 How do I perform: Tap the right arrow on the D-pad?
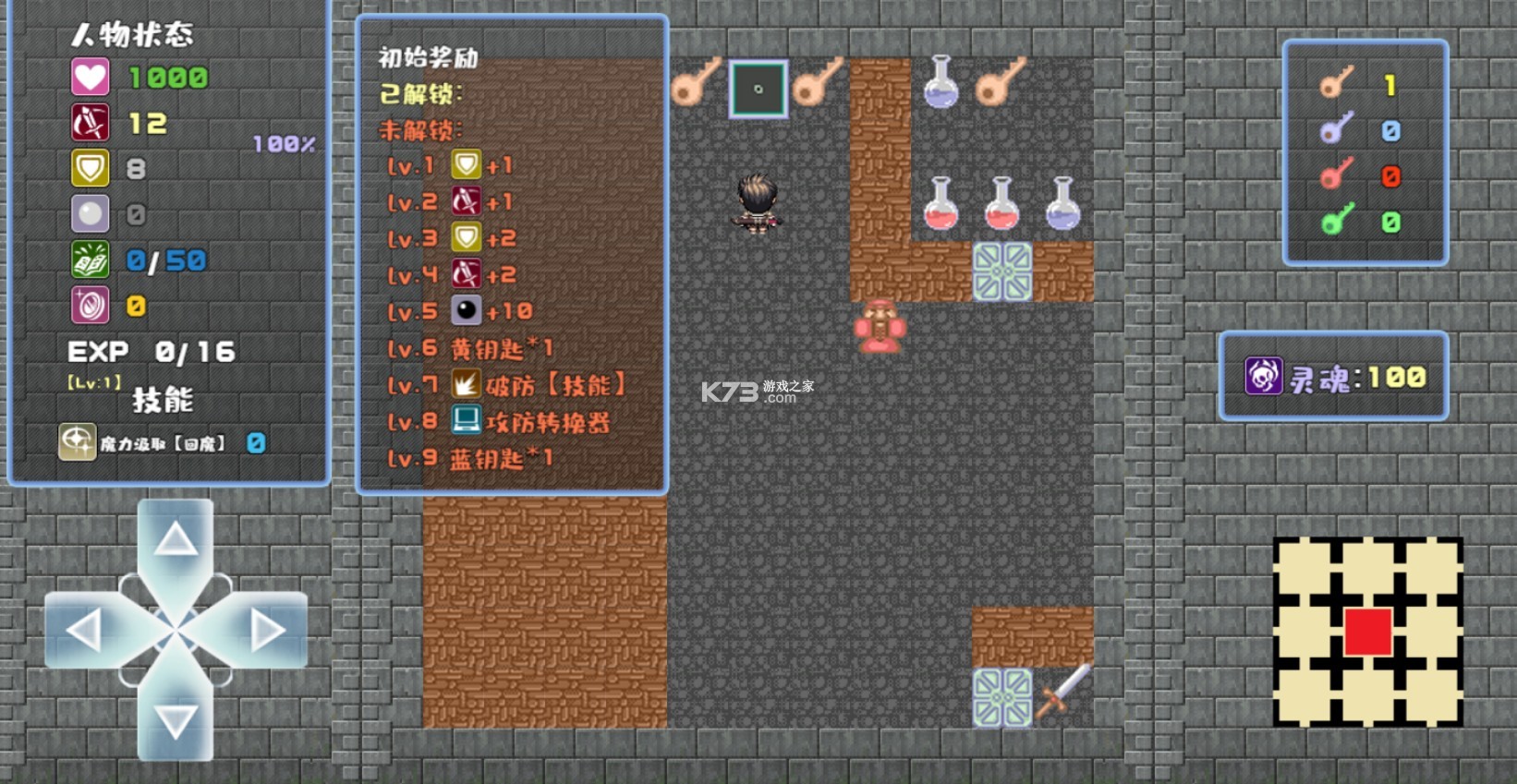click(x=267, y=631)
